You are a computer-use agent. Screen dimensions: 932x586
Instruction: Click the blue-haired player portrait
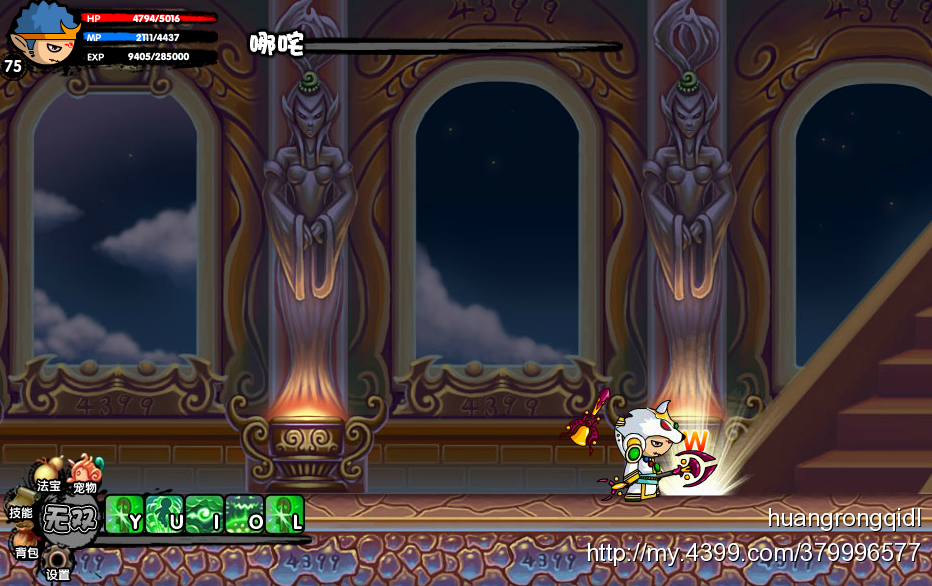point(44,33)
